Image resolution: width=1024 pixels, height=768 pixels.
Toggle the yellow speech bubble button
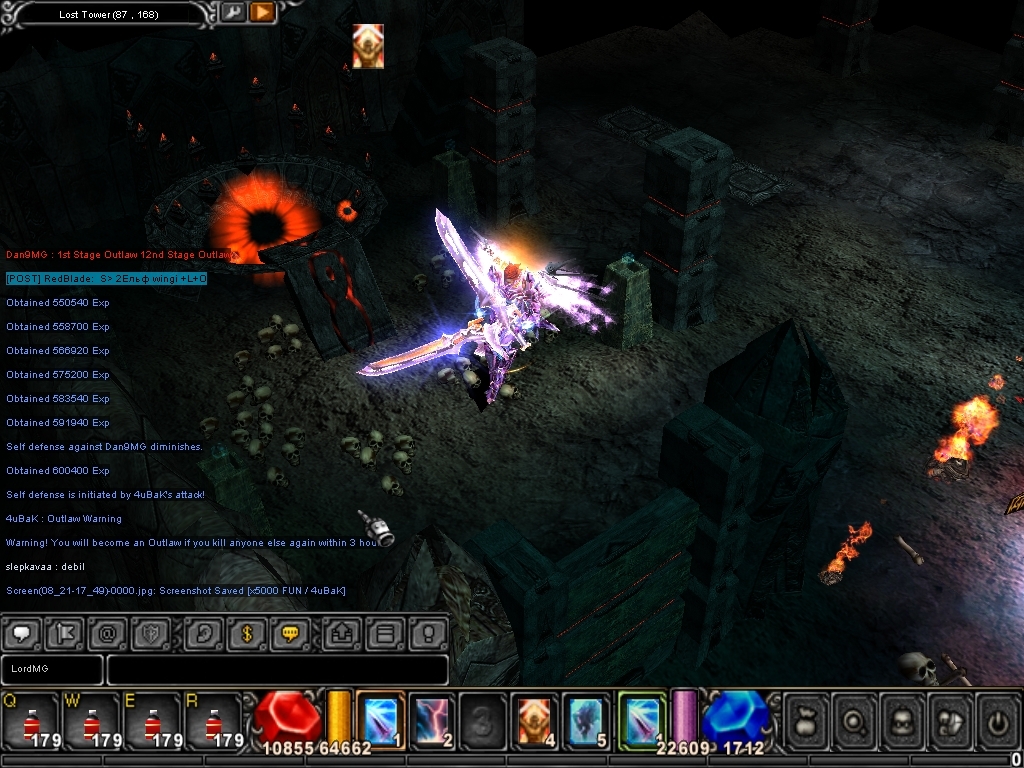pos(290,634)
